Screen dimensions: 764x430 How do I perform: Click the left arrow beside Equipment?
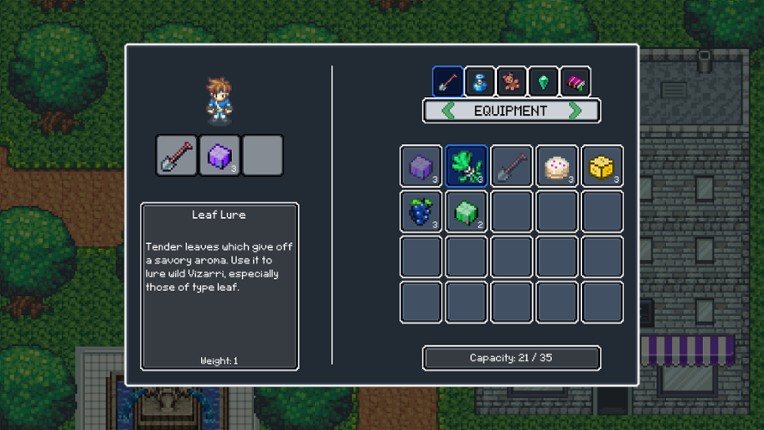pos(447,111)
